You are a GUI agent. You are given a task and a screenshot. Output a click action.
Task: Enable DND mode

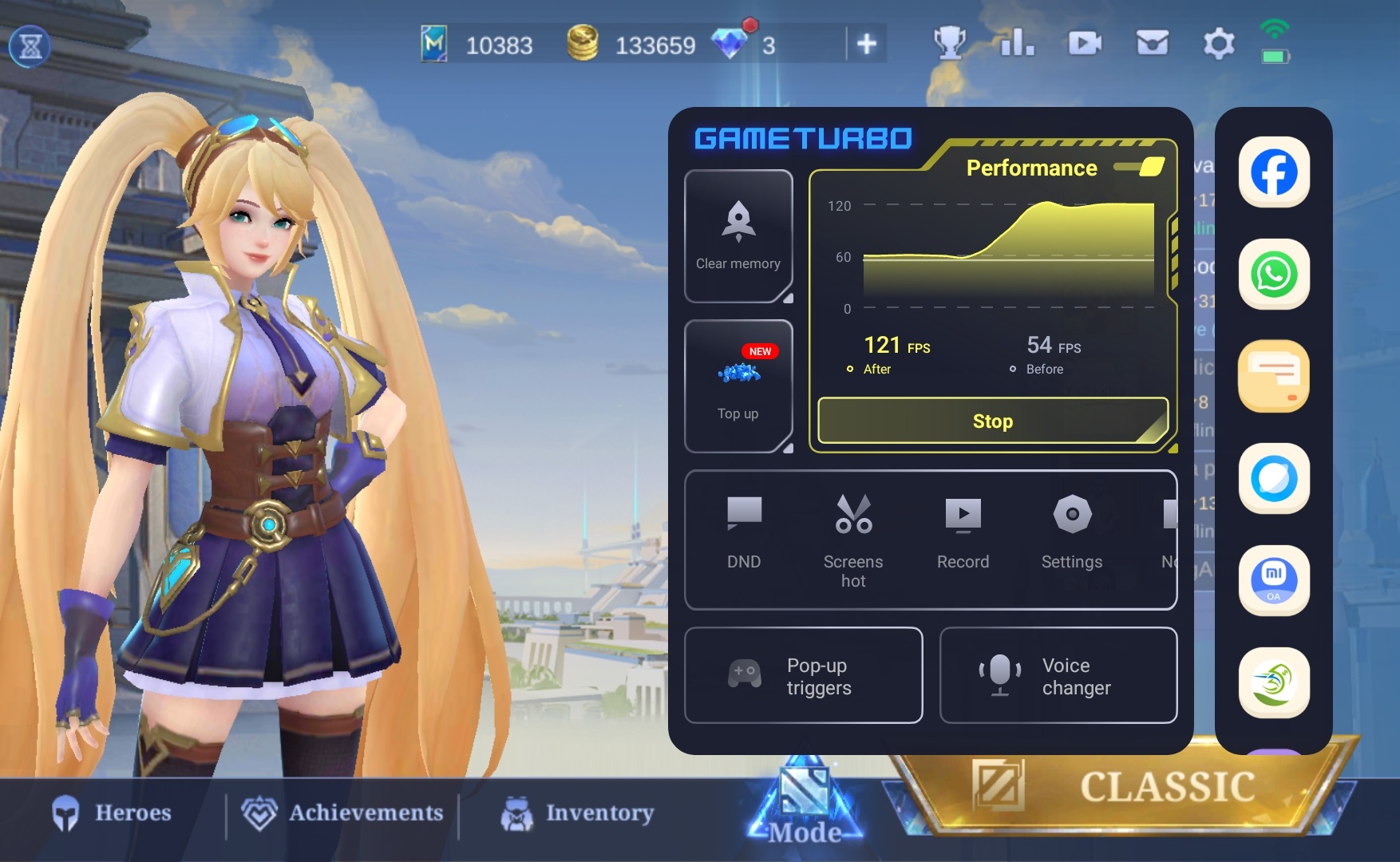[744, 532]
